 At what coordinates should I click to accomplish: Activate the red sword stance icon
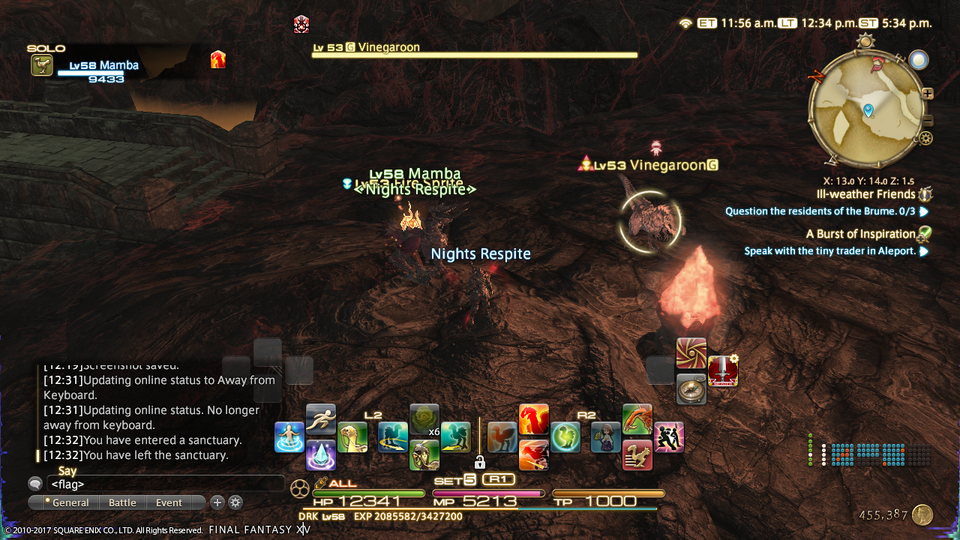[x=723, y=371]
